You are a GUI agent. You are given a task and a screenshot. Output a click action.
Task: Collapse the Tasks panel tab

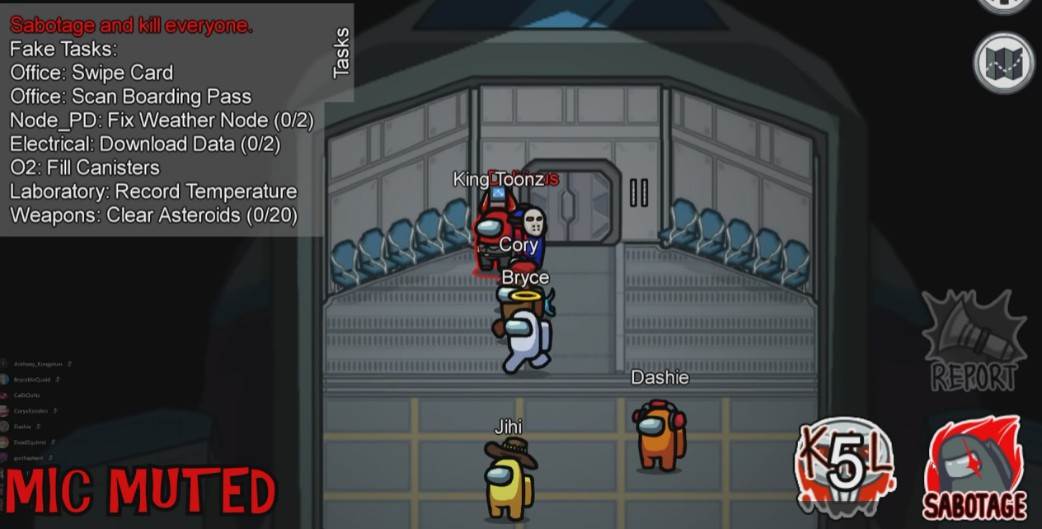pos(341,52)
